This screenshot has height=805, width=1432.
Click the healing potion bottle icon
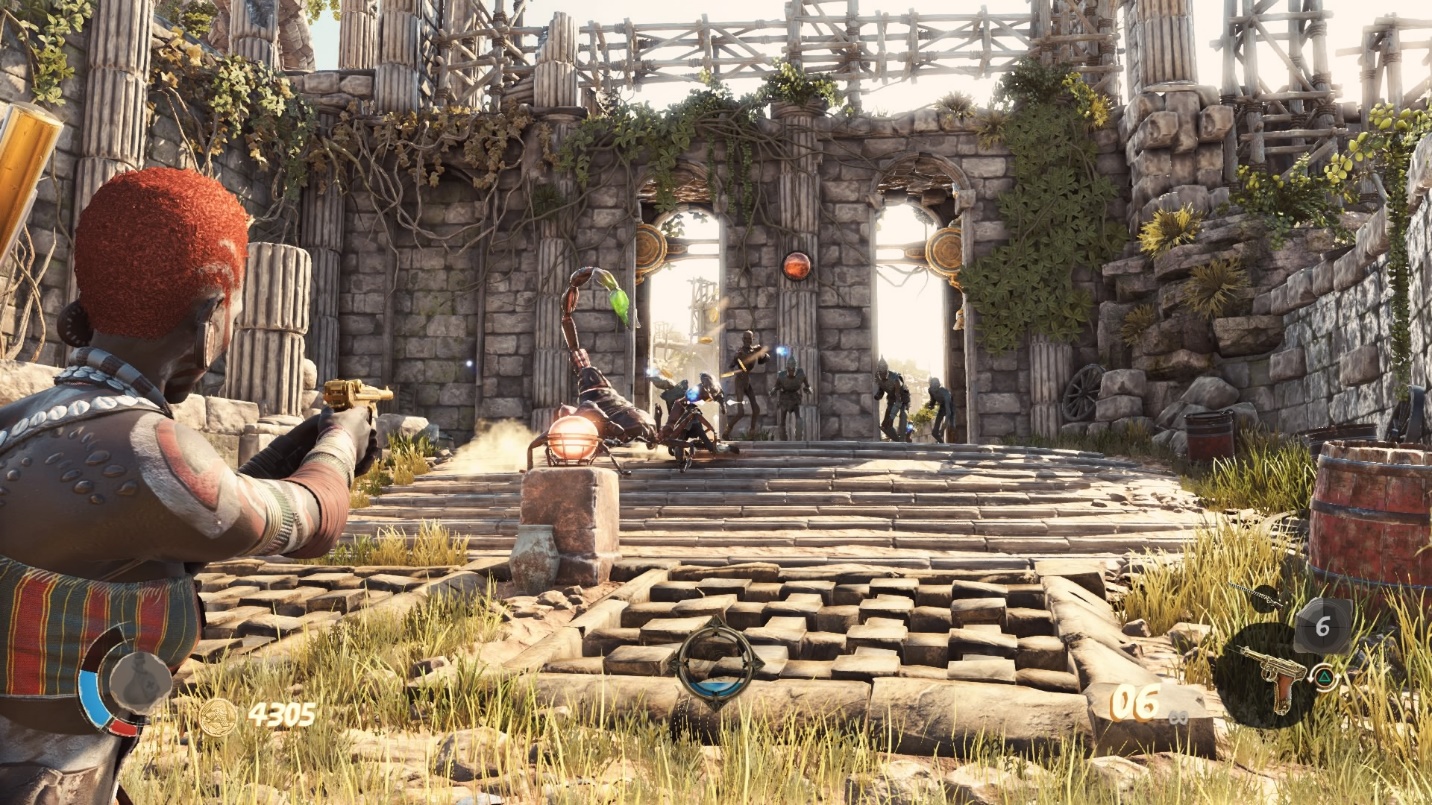(140, 683)
